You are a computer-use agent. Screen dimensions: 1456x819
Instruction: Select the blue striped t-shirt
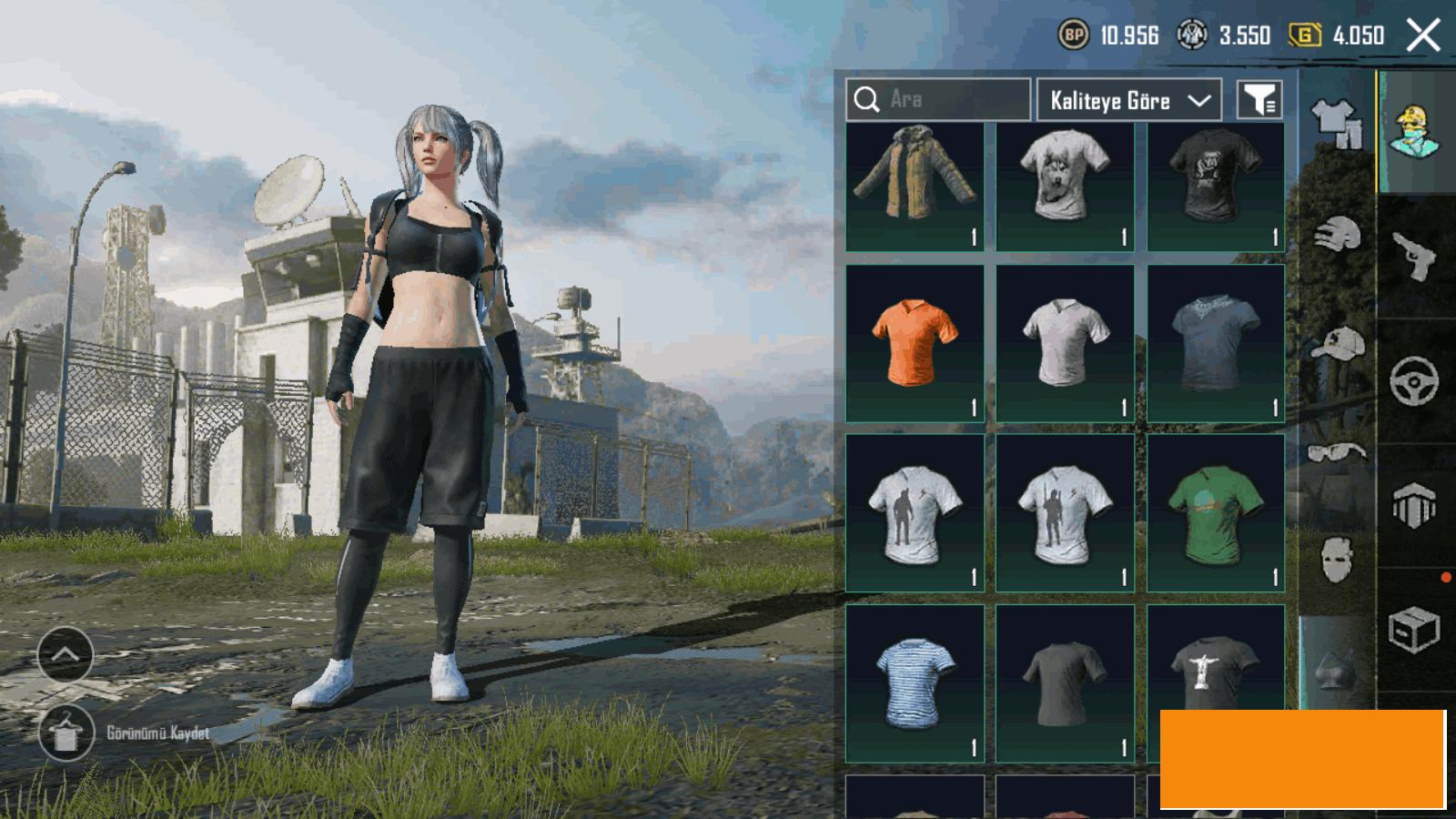tap(915, 682)
